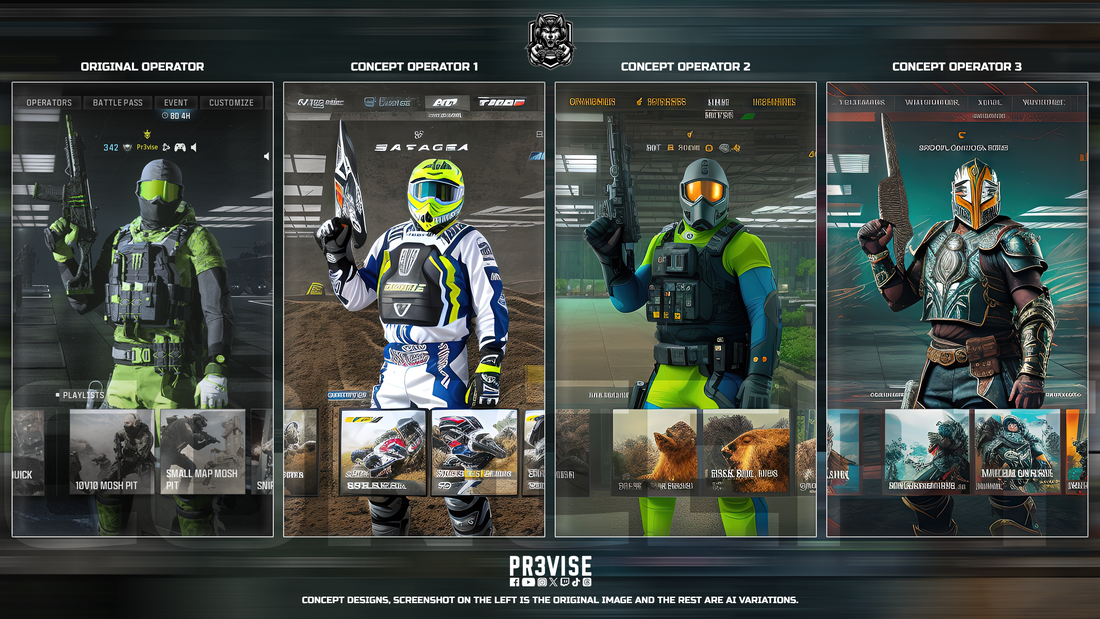Go to the Customize tab
The width and height of the screenshot is (1100, 619).
tap(231, 102)
